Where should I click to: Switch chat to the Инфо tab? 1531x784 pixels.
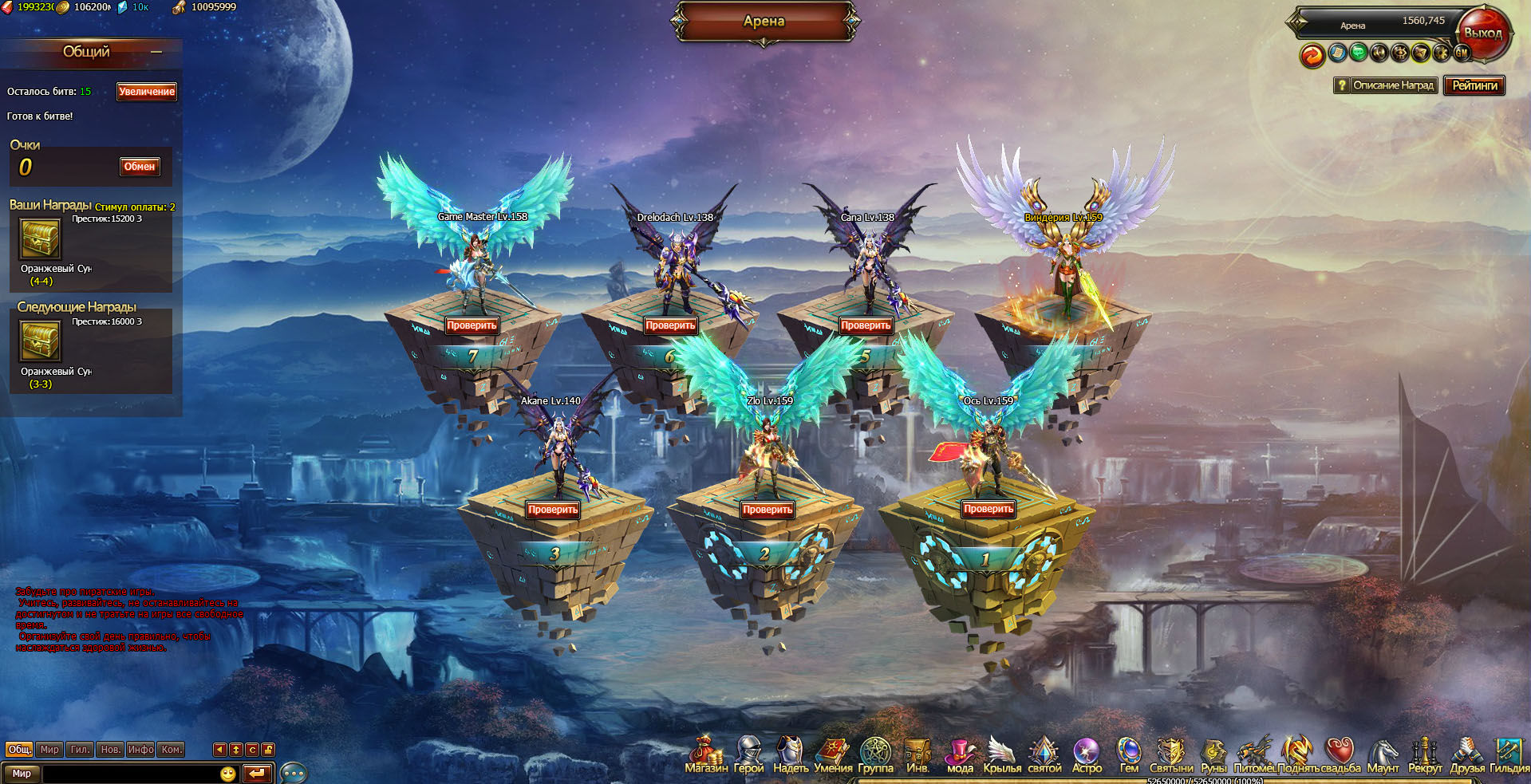coord(140,750)
